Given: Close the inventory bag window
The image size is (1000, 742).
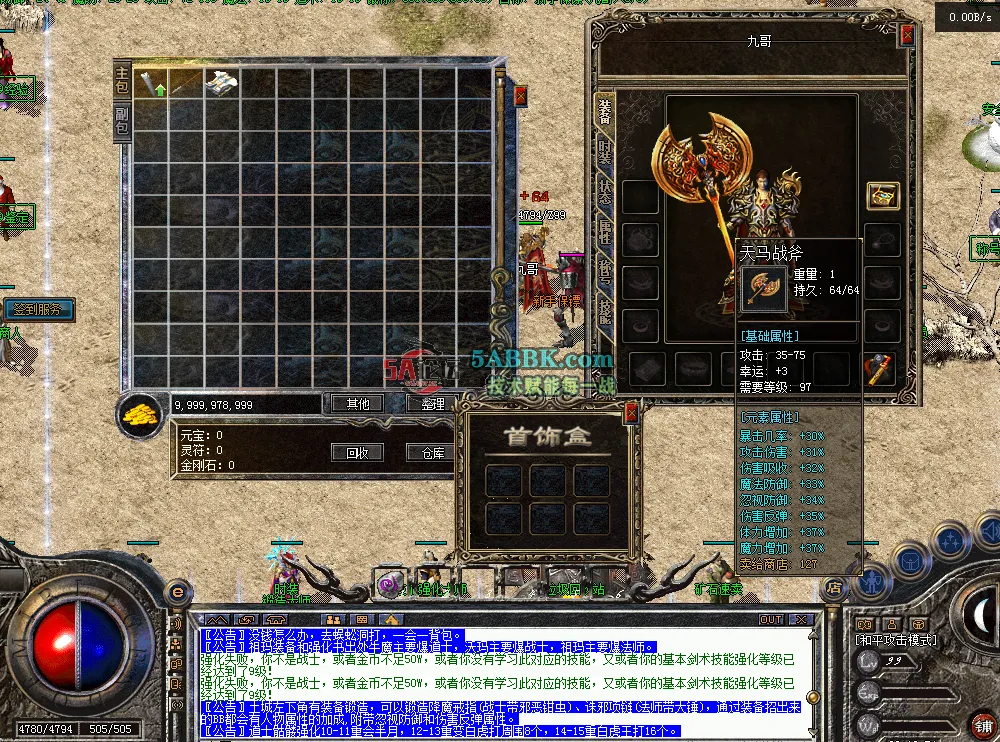Looking at the screenshot, I should [x=520, y=96].
